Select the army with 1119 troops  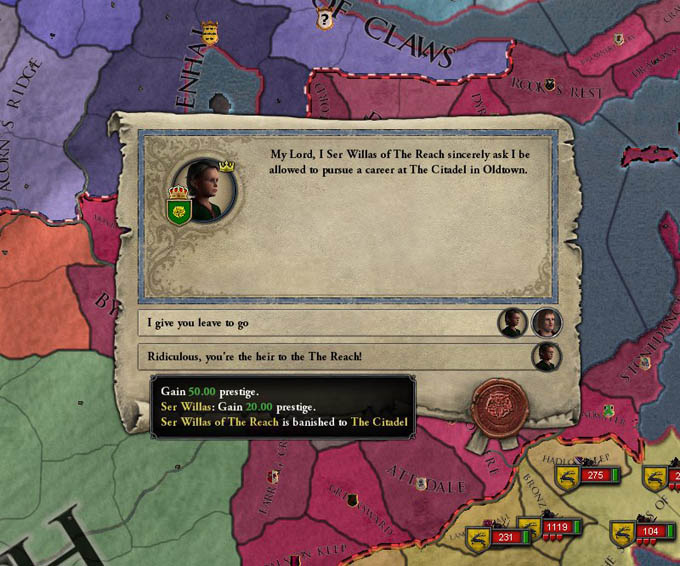pos(557,527)
